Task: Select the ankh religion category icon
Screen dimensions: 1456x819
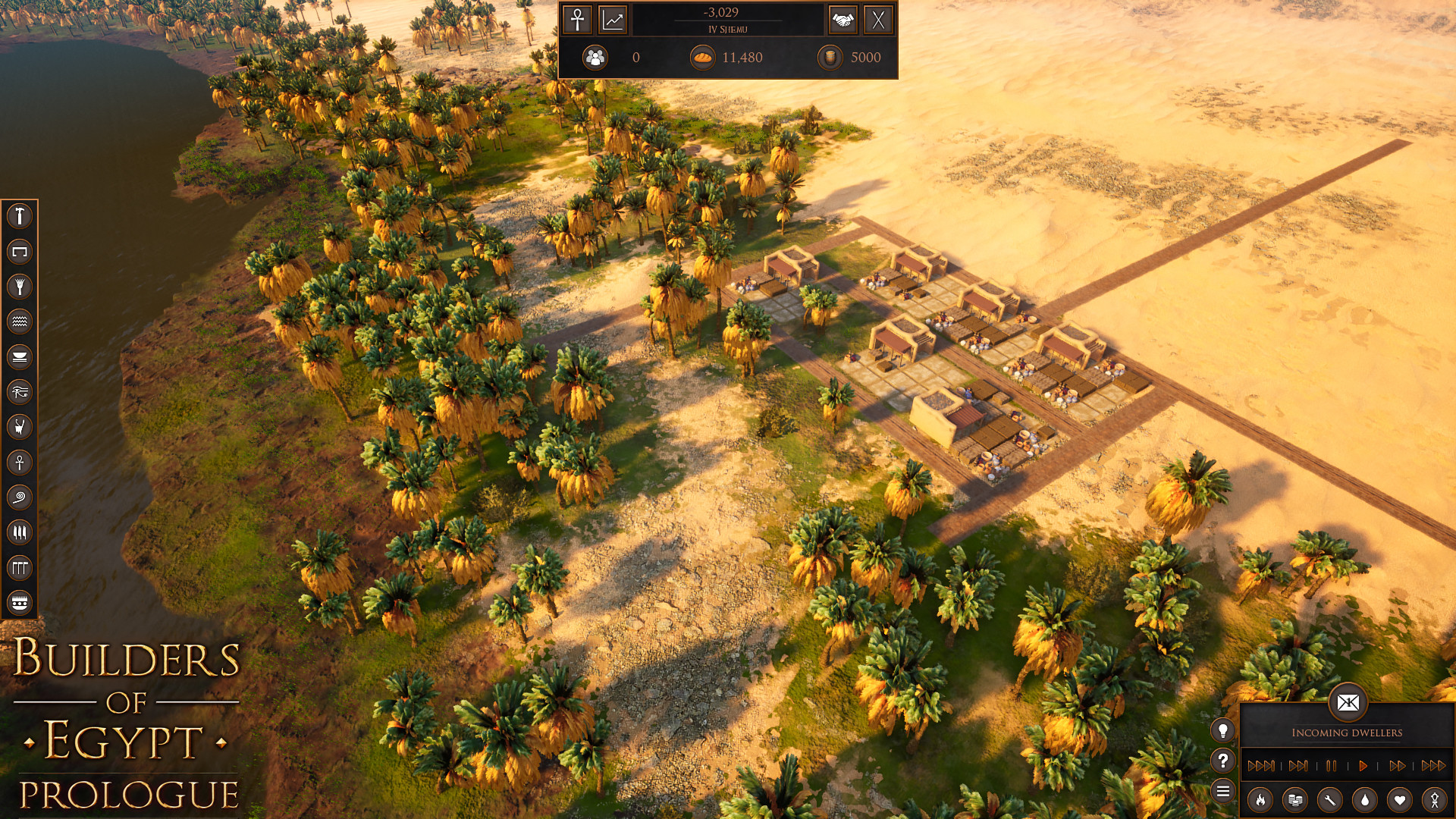Action: (20, 463)
